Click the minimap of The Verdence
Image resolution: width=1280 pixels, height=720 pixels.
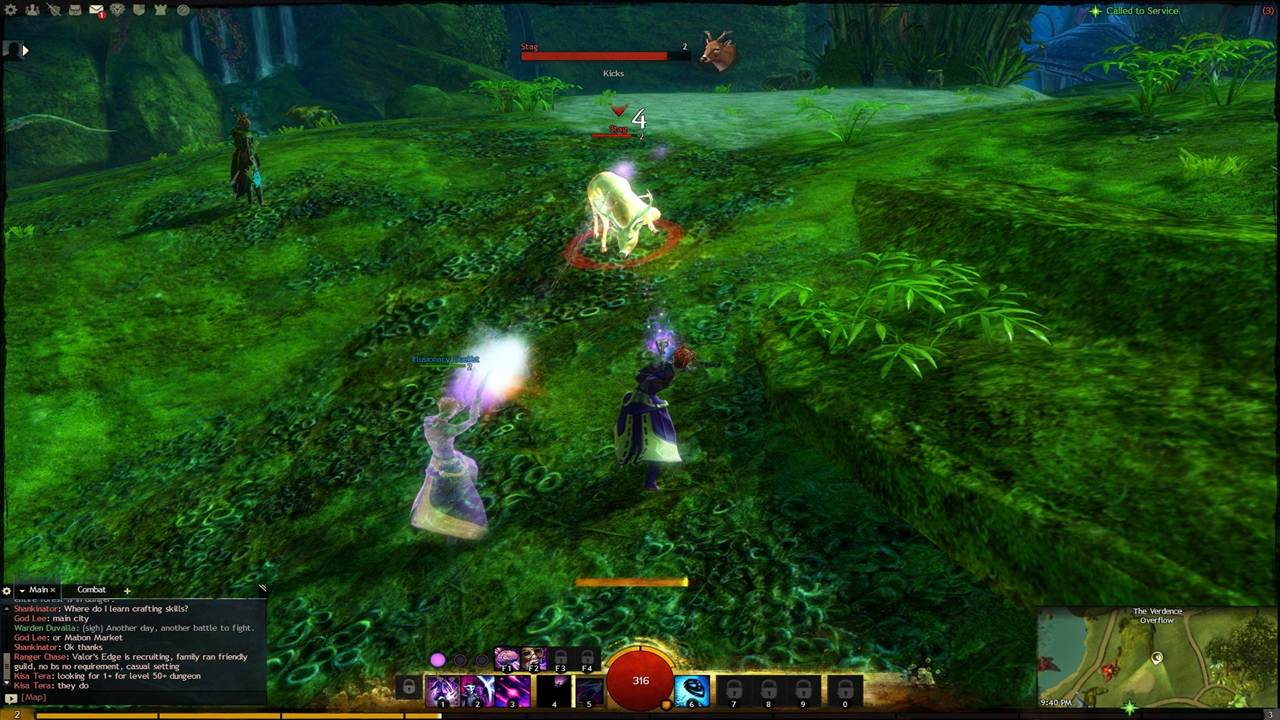pos(1157,660)
